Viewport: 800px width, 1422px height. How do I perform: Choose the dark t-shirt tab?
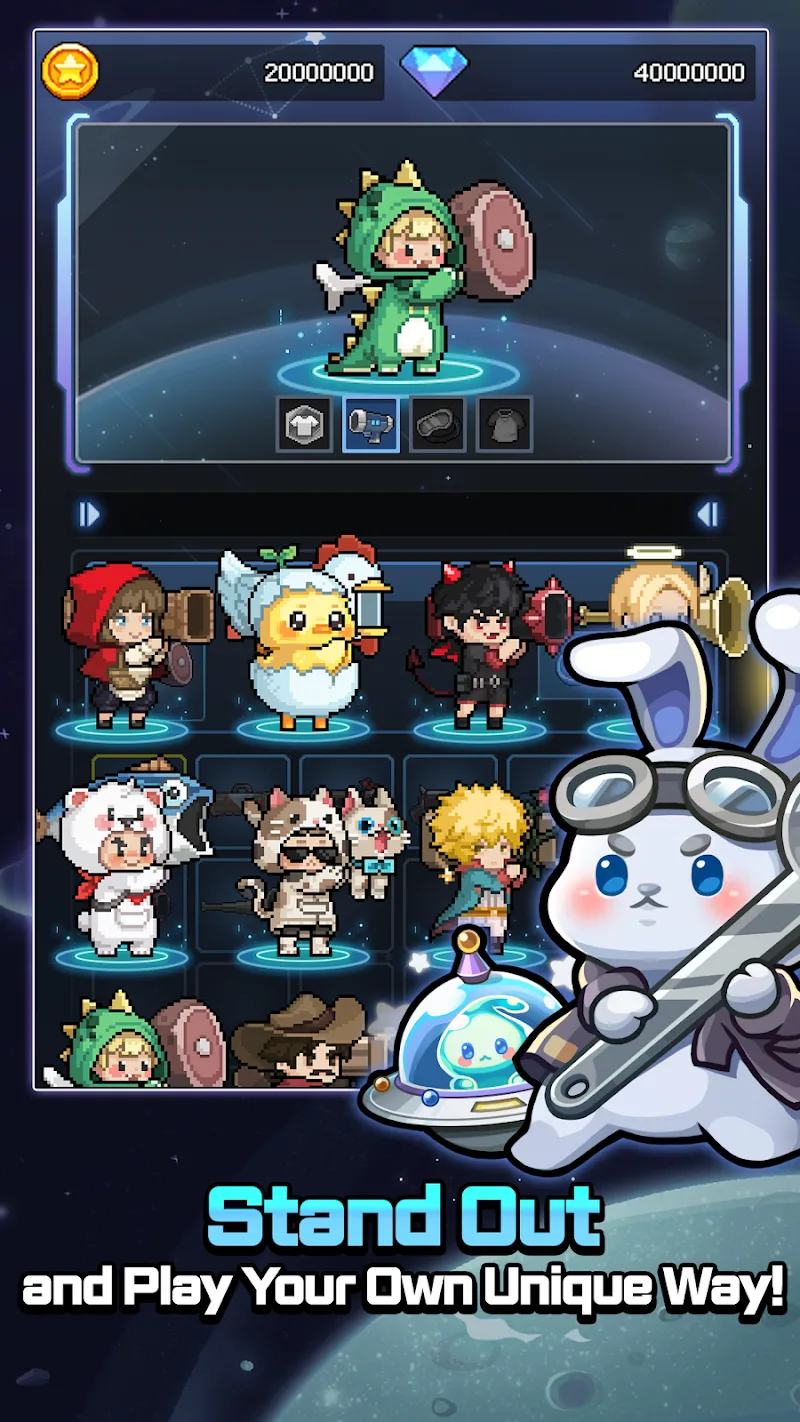tap(504, 424)
